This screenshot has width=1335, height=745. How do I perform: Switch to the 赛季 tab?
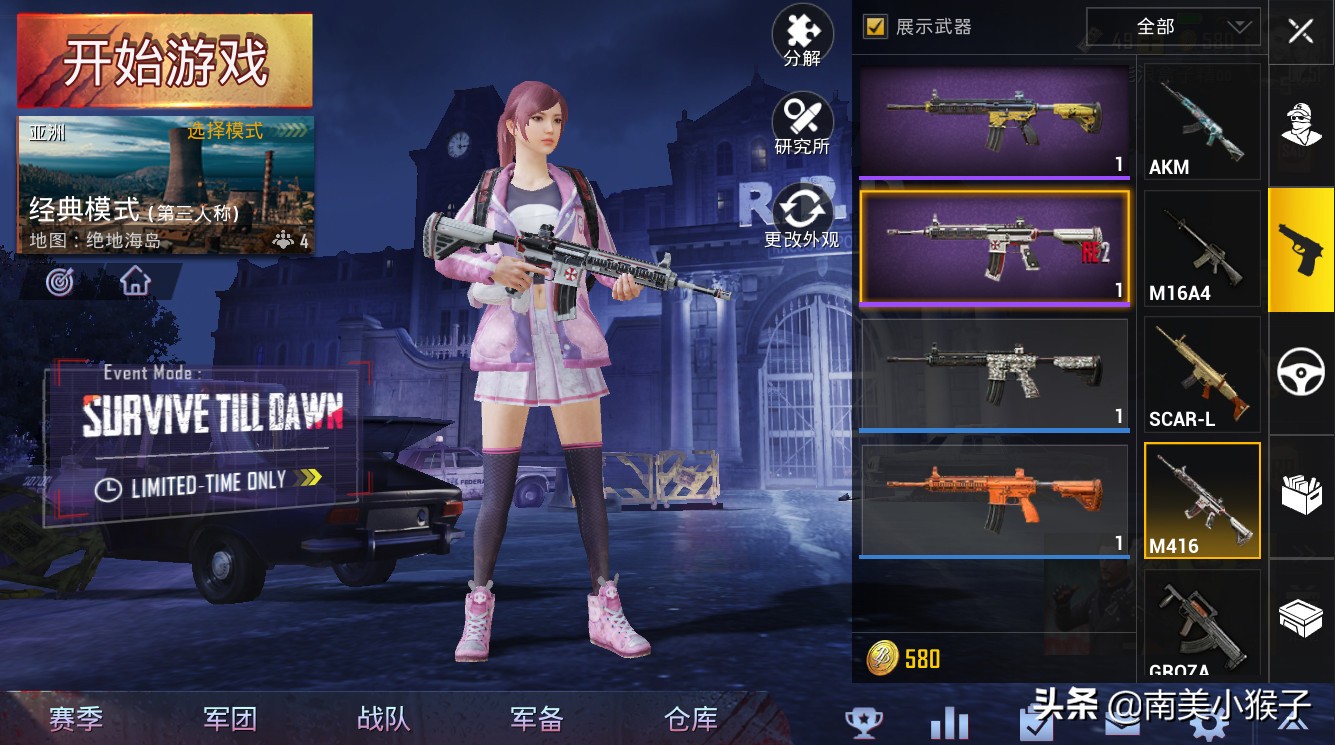[75, 717]
